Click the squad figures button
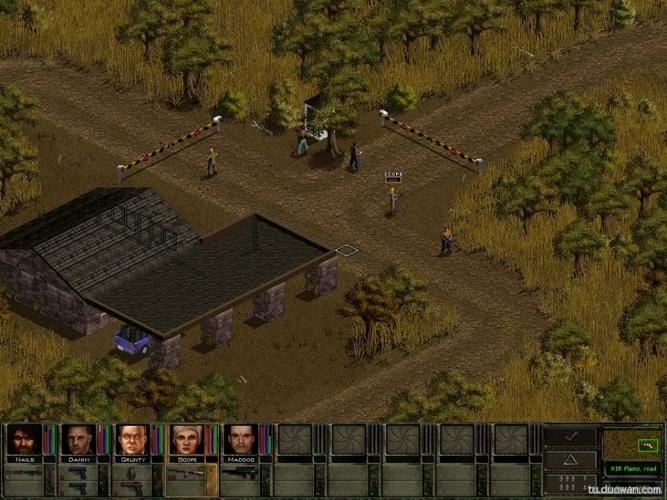 click(x=571, y=483)
